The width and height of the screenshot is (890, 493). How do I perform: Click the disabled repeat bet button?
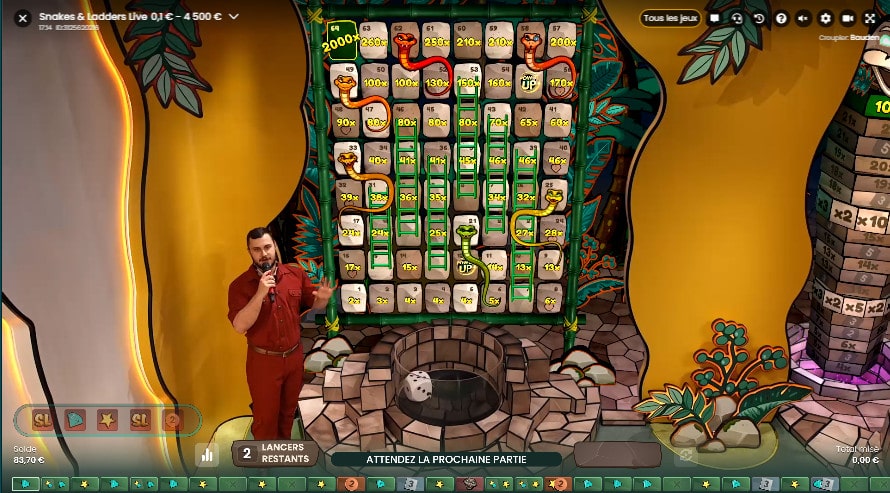pos(687,454)
